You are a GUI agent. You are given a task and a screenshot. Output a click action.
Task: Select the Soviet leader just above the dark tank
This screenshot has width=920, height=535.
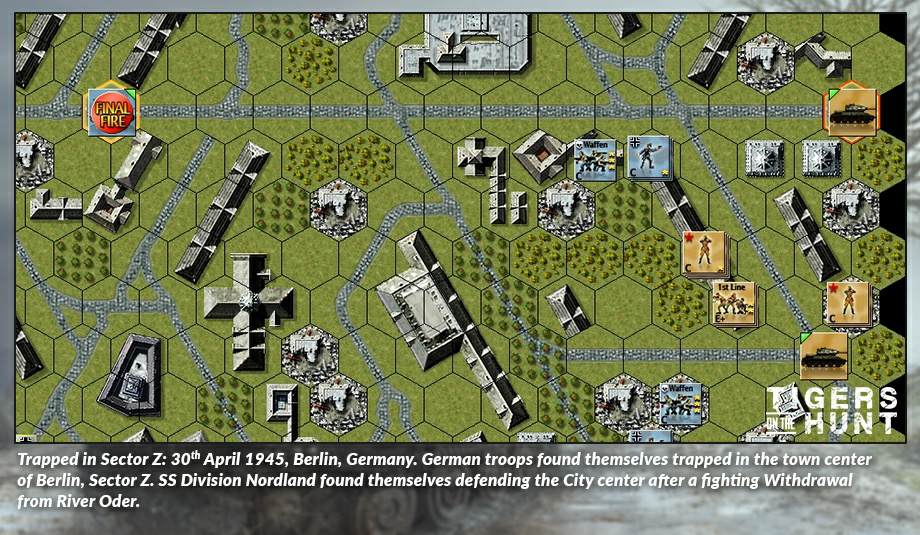coord(847,303)
